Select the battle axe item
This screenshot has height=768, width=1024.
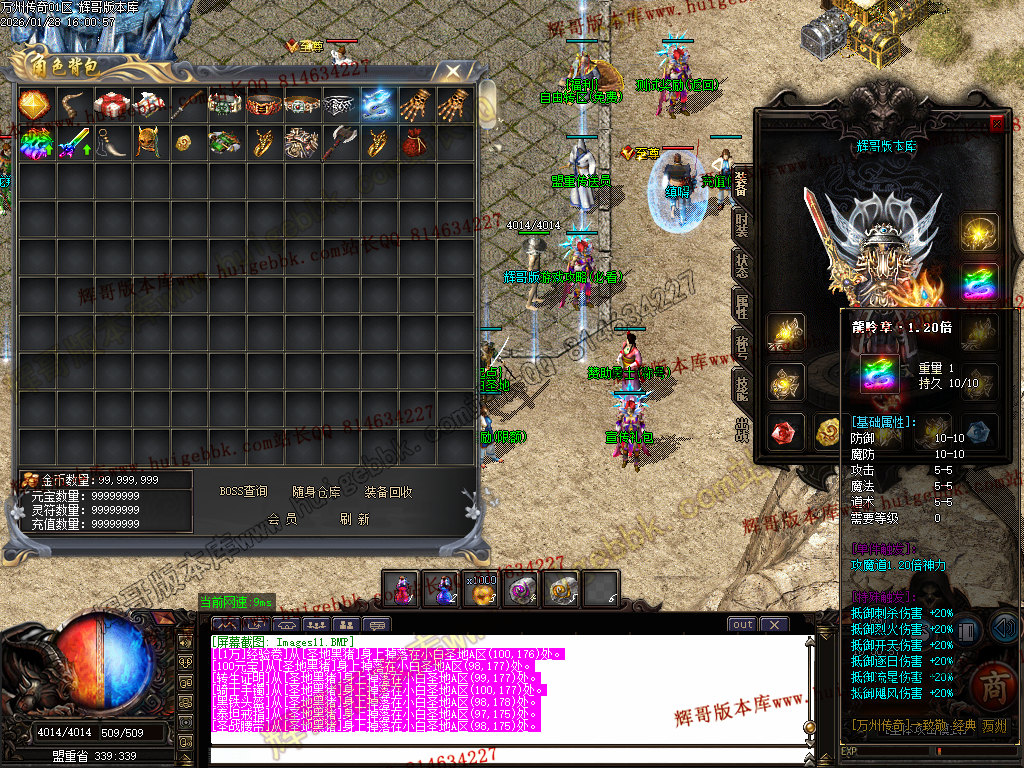340,142
